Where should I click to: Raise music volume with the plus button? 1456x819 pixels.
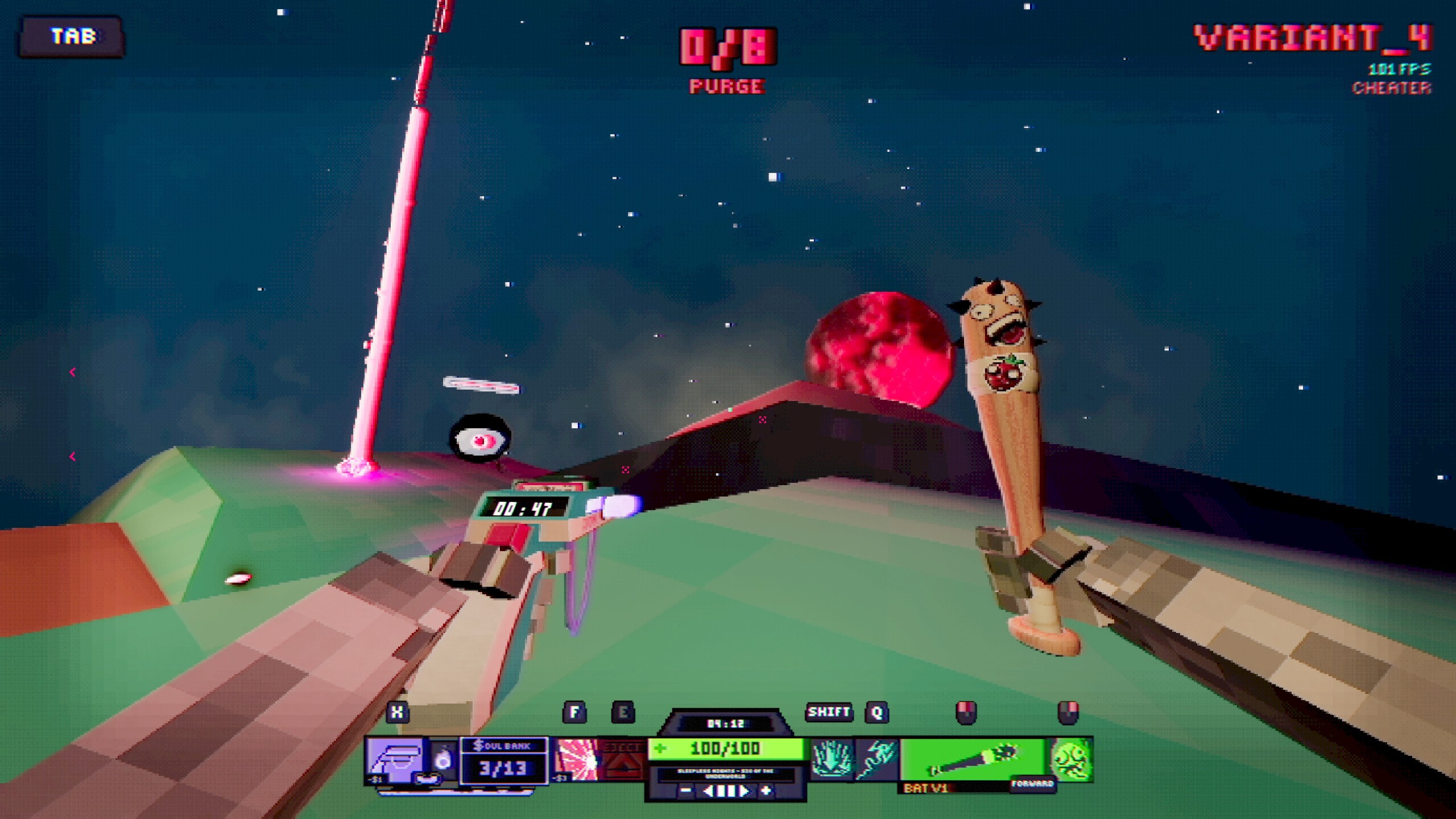(x=766, y=791)
